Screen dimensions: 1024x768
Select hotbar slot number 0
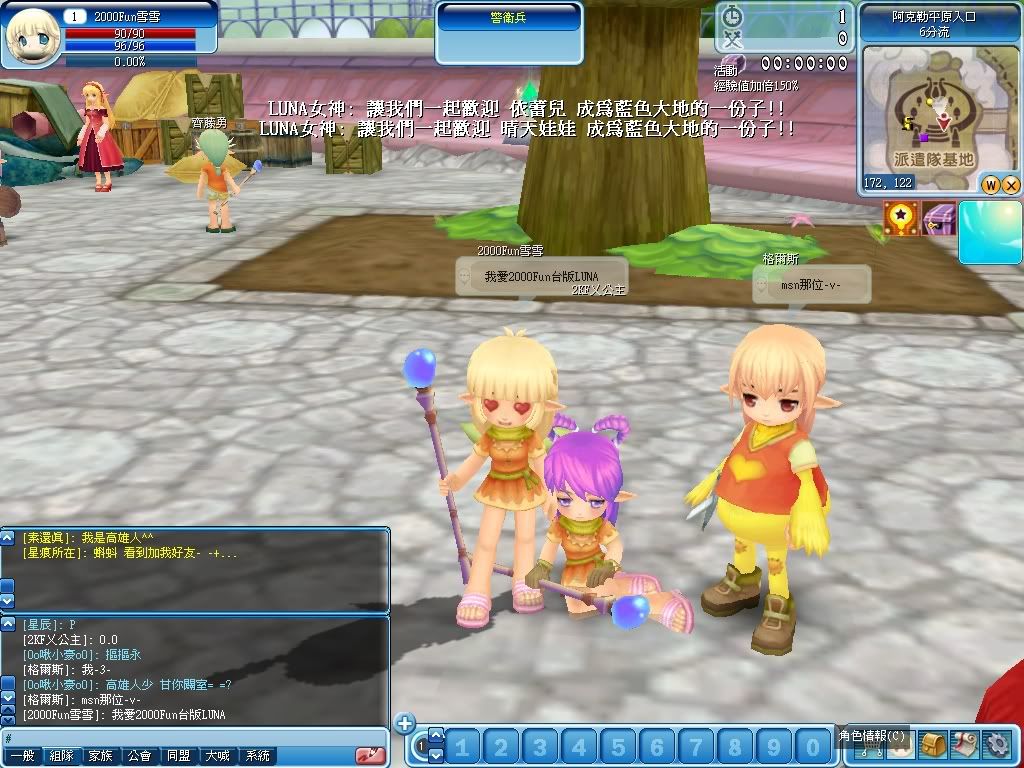812,747
